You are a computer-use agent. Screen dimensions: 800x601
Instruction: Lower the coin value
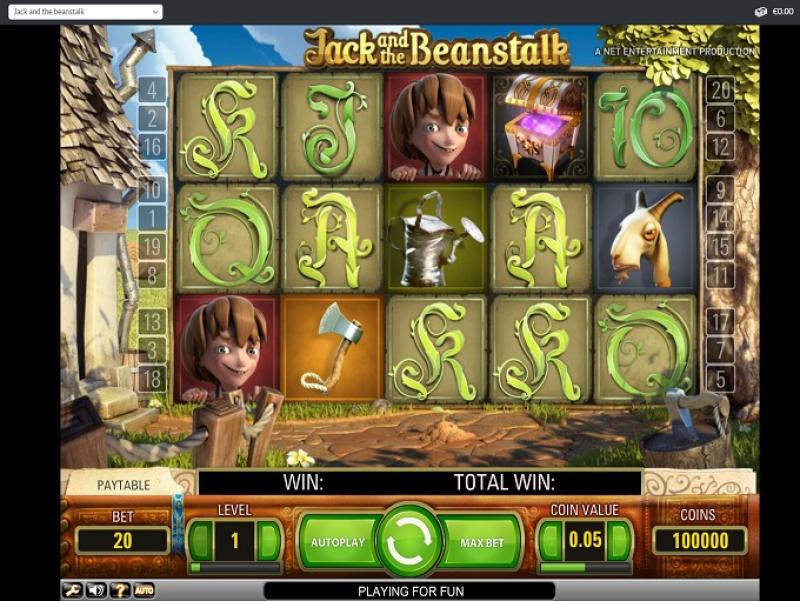point(551,541)
